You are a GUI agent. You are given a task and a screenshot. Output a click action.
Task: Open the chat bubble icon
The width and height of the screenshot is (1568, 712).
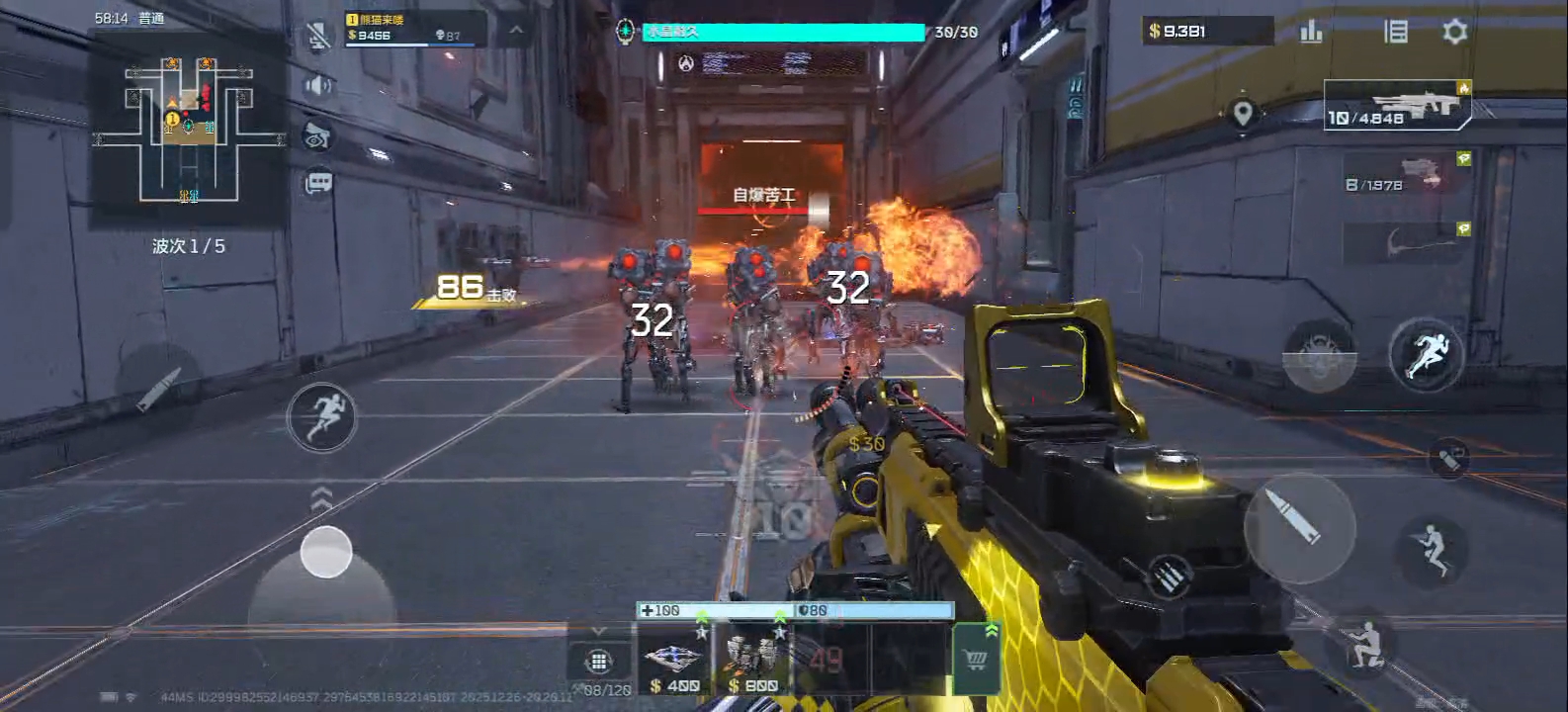click(318, 183)
